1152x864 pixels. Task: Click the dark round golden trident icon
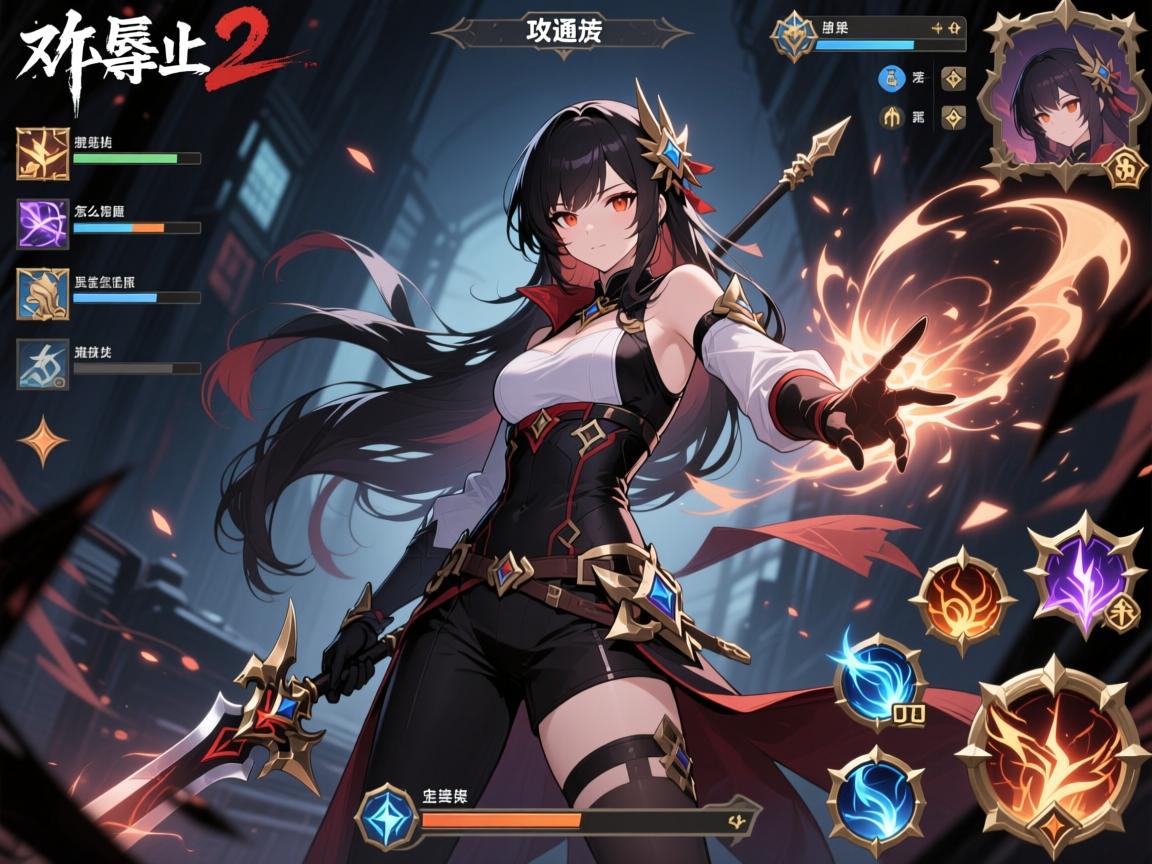[890, 118]
